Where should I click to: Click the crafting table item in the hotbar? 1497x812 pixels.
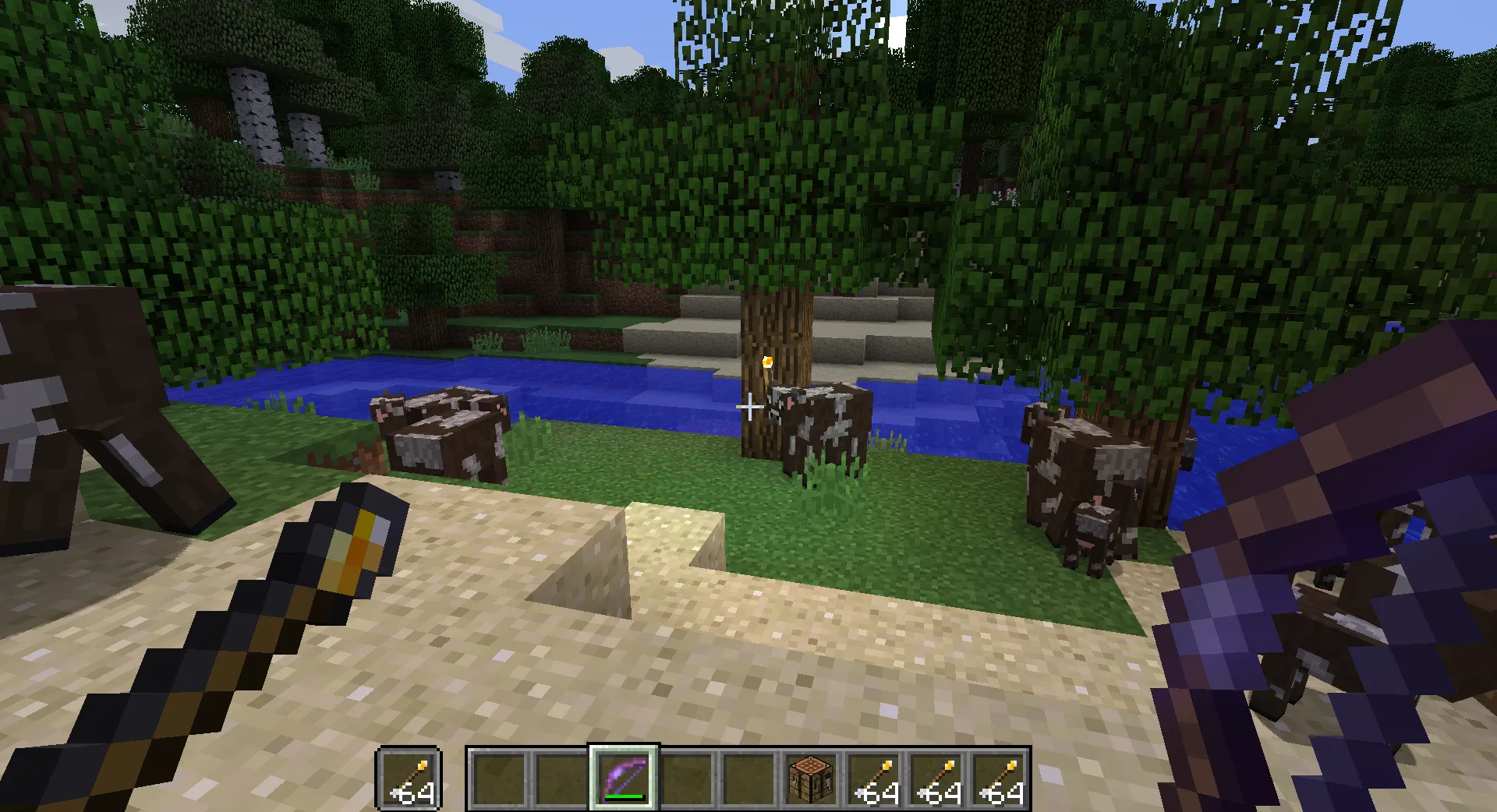click(811, 779)
